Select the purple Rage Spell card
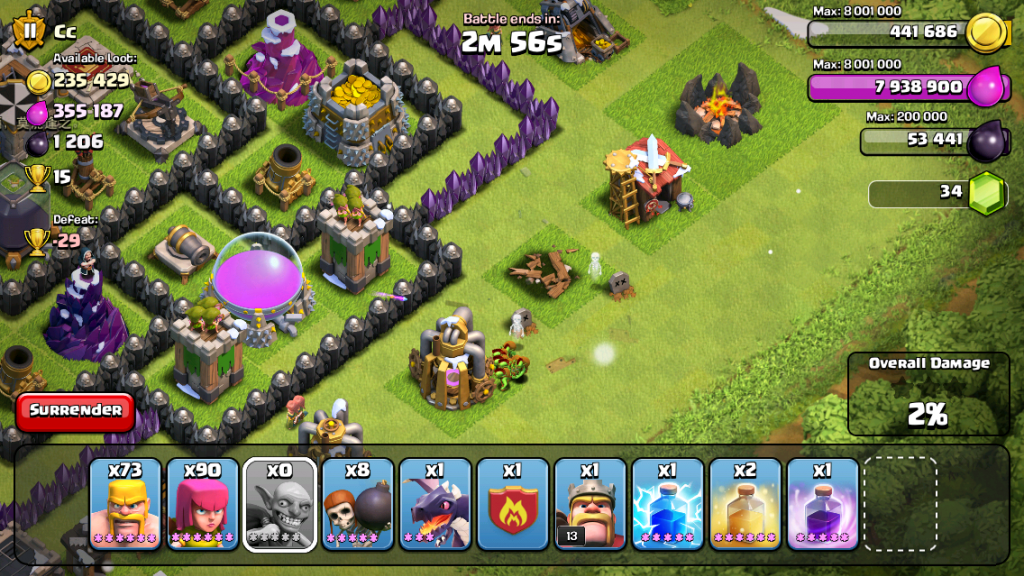The image size is (1024, 576). pos(822,504)
